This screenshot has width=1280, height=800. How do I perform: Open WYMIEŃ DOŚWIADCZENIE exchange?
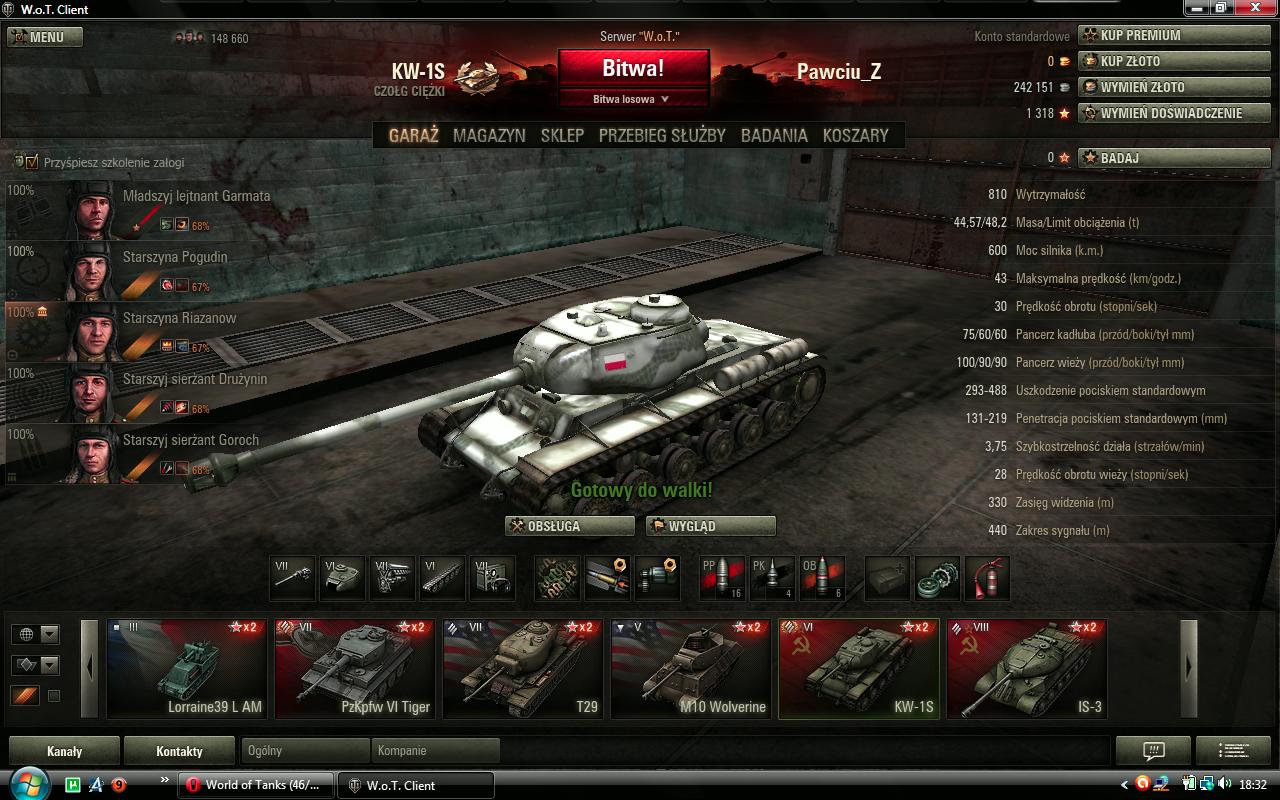click(x=1174, y=113)
